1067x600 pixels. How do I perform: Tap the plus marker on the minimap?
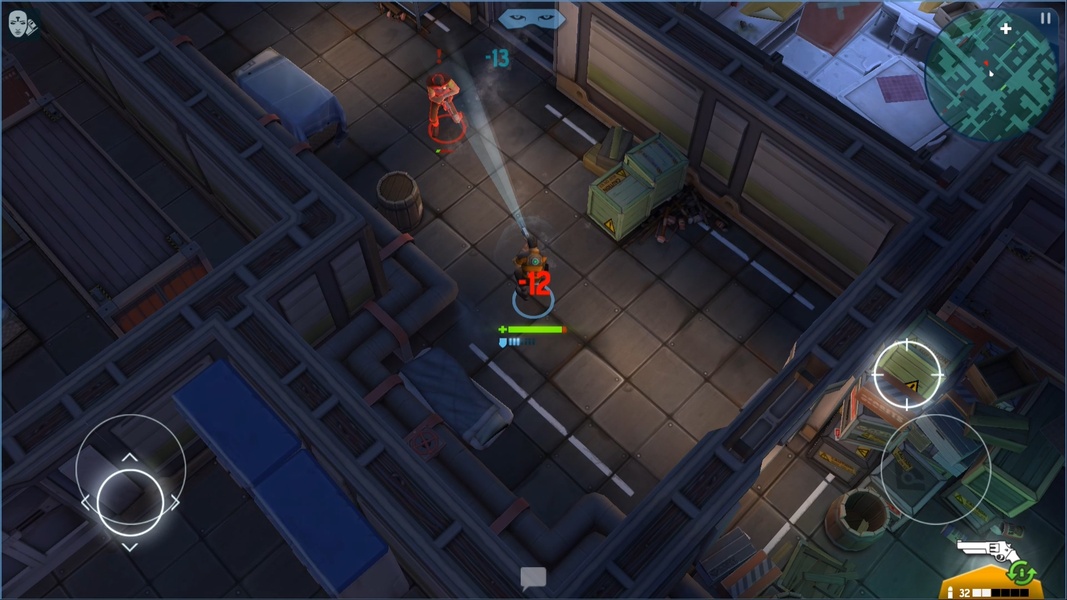pyautogui.click(x=1006, y=30)
